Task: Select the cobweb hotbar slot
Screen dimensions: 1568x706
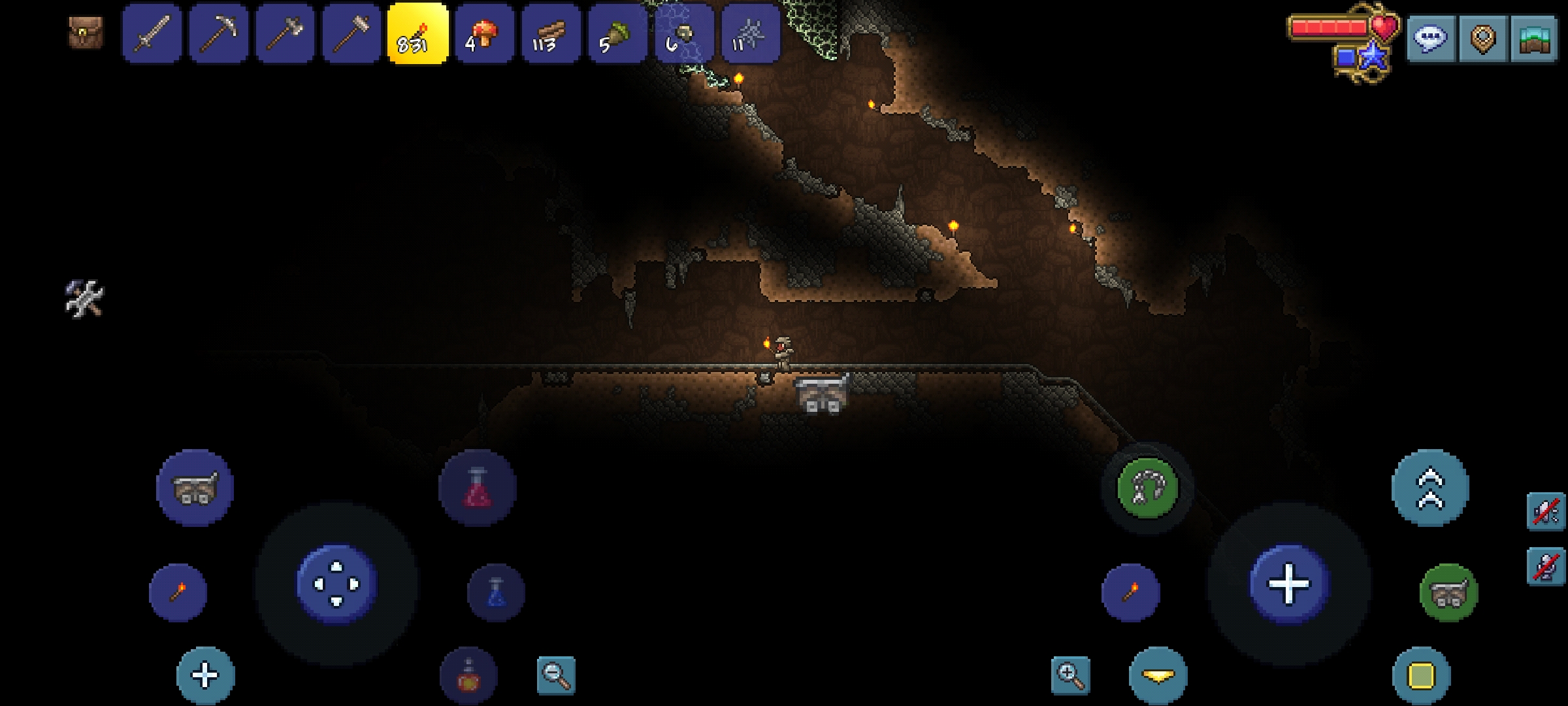Action: [x=751, y=34]
